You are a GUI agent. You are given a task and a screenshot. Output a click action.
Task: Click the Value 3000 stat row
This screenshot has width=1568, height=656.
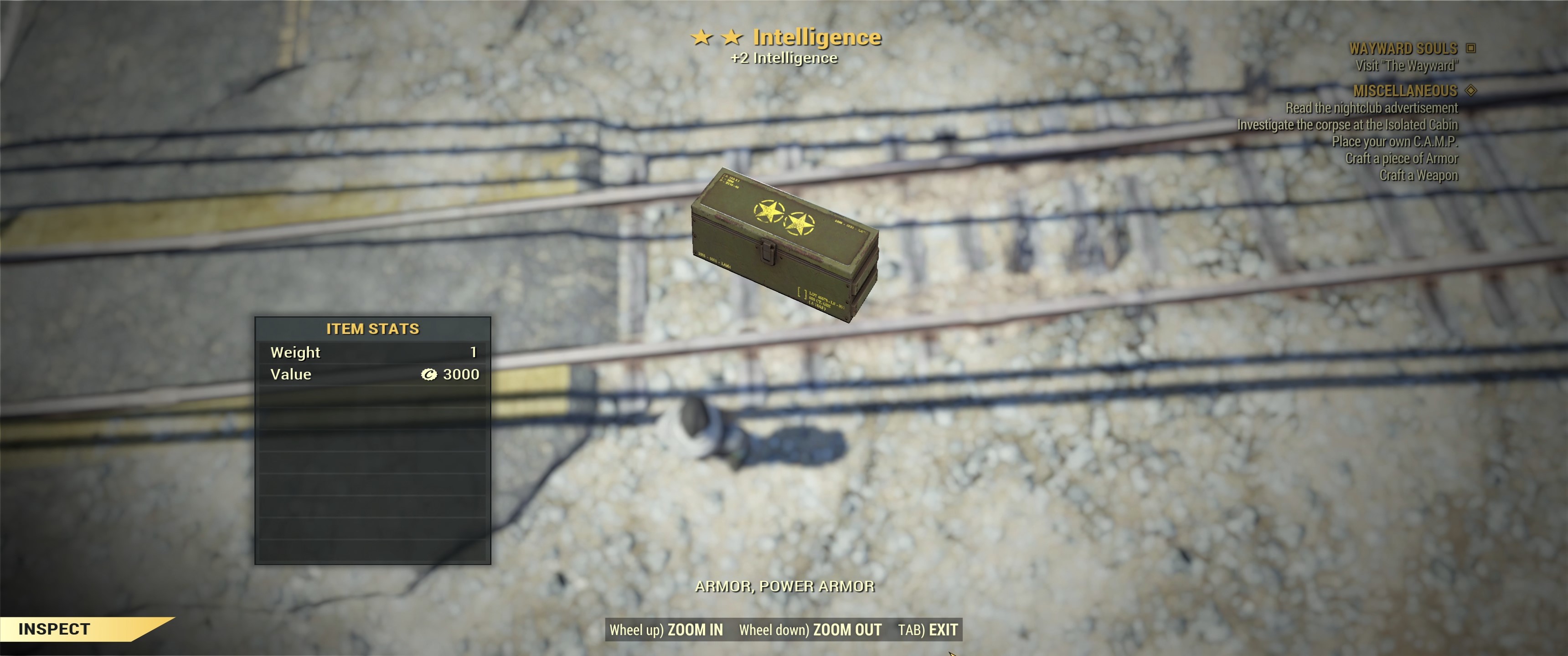(372, 374)
